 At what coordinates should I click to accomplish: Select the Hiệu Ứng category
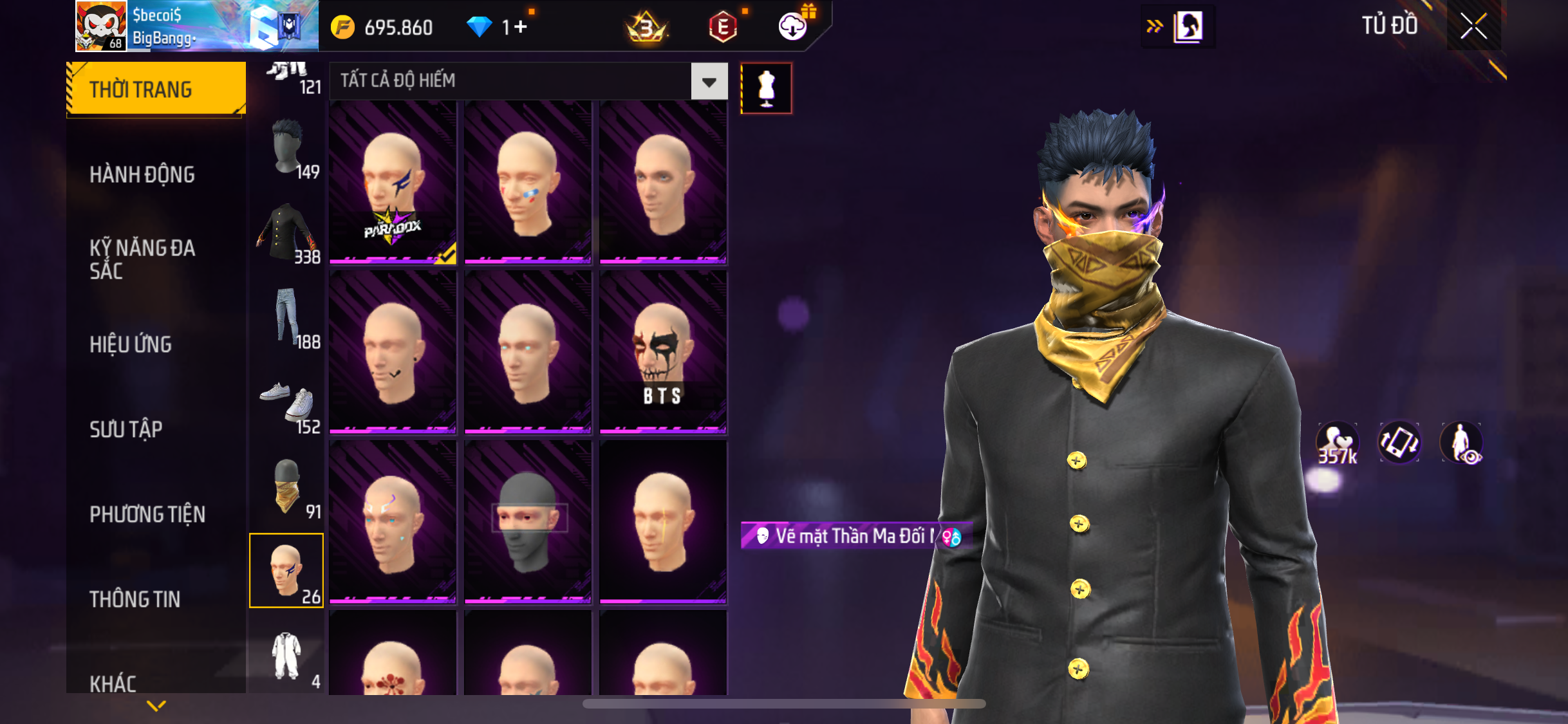pos(131,344)
